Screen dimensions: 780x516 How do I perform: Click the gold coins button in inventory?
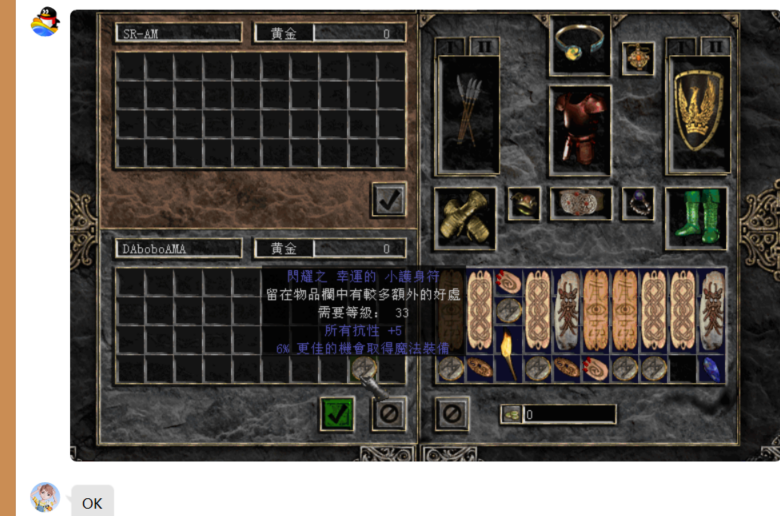[511, 414]
